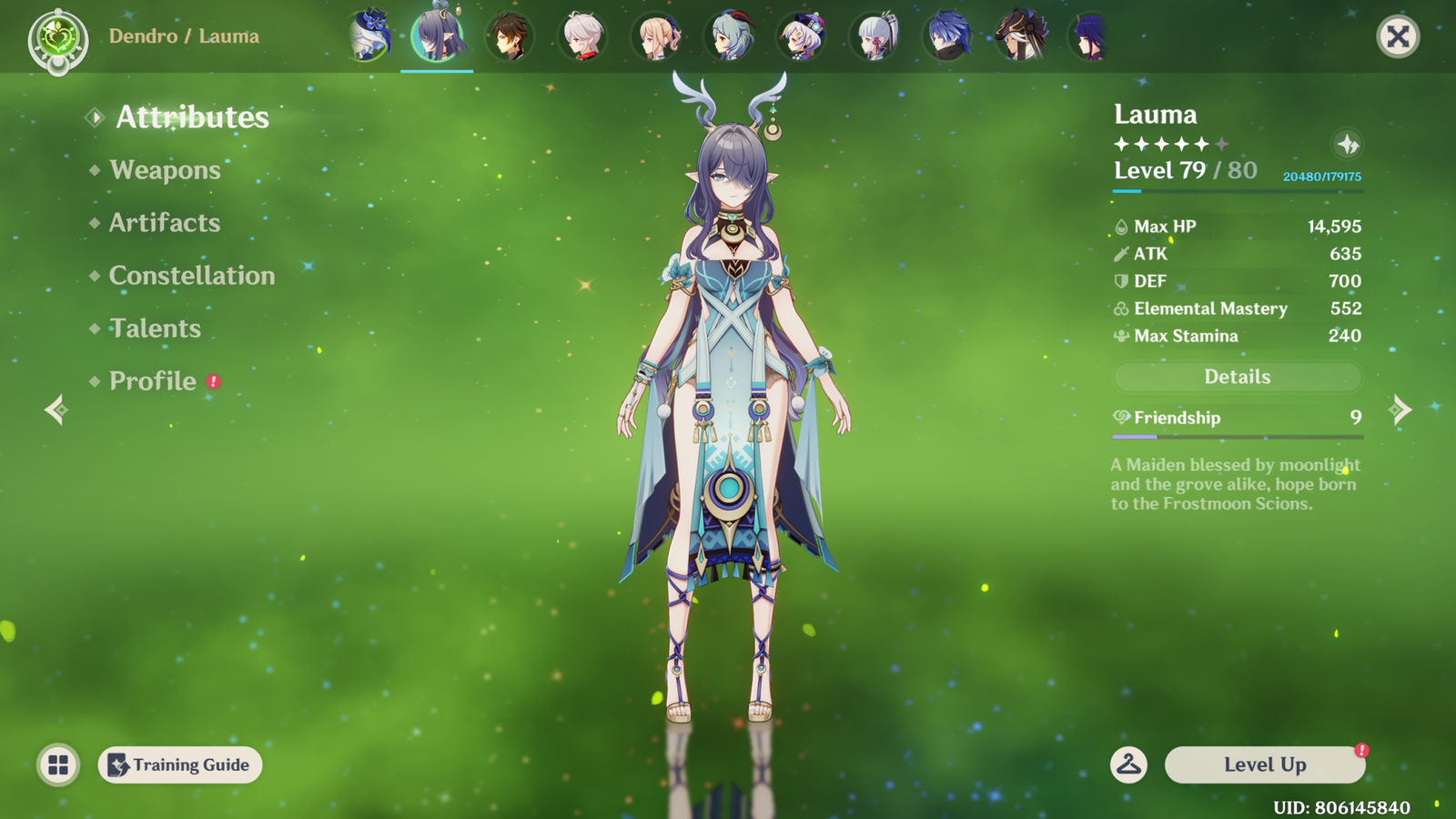Open the Weapons menu entry
Image resolution: width=1456 pixels, height=819 pixels.
click(x=165, y=170)
